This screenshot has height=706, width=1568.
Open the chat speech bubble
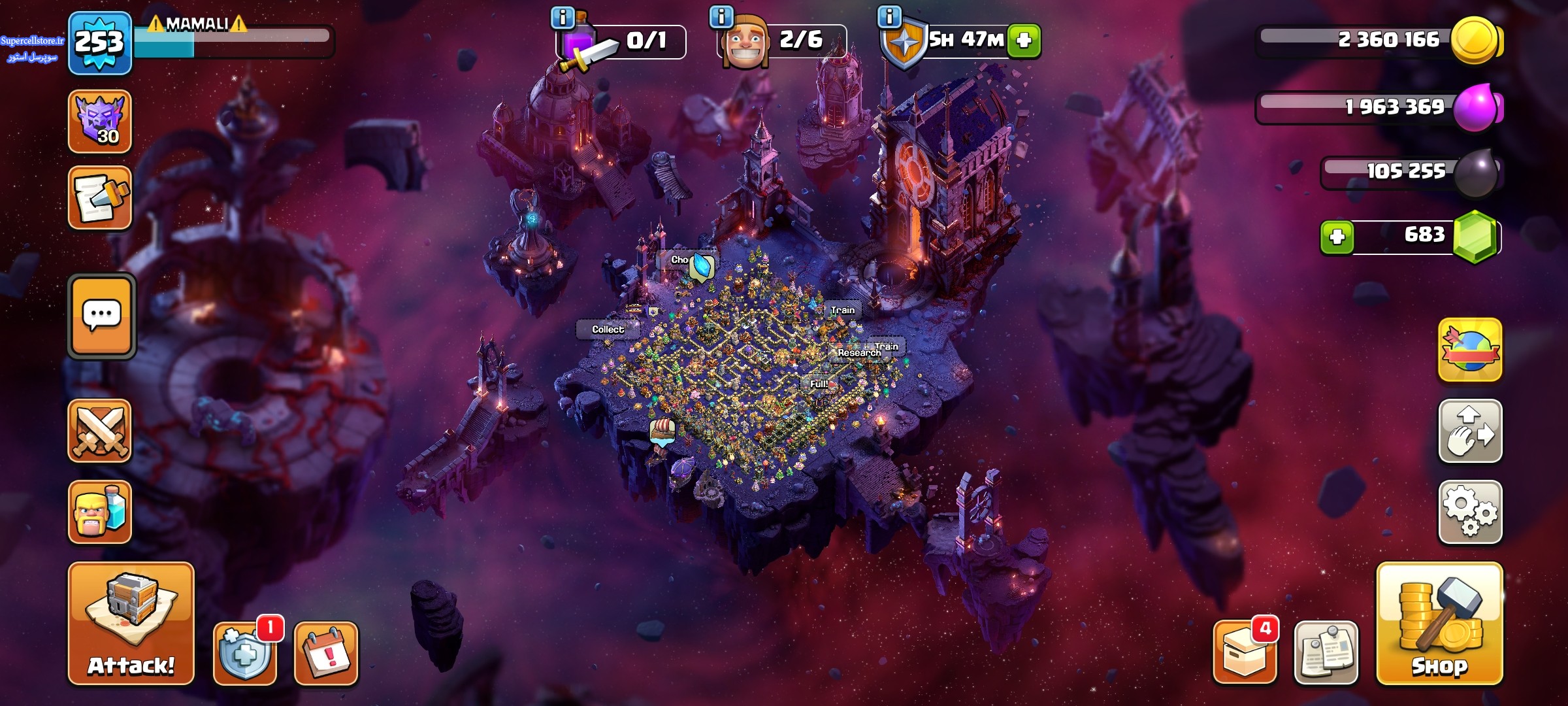click(x=101, y=316)
